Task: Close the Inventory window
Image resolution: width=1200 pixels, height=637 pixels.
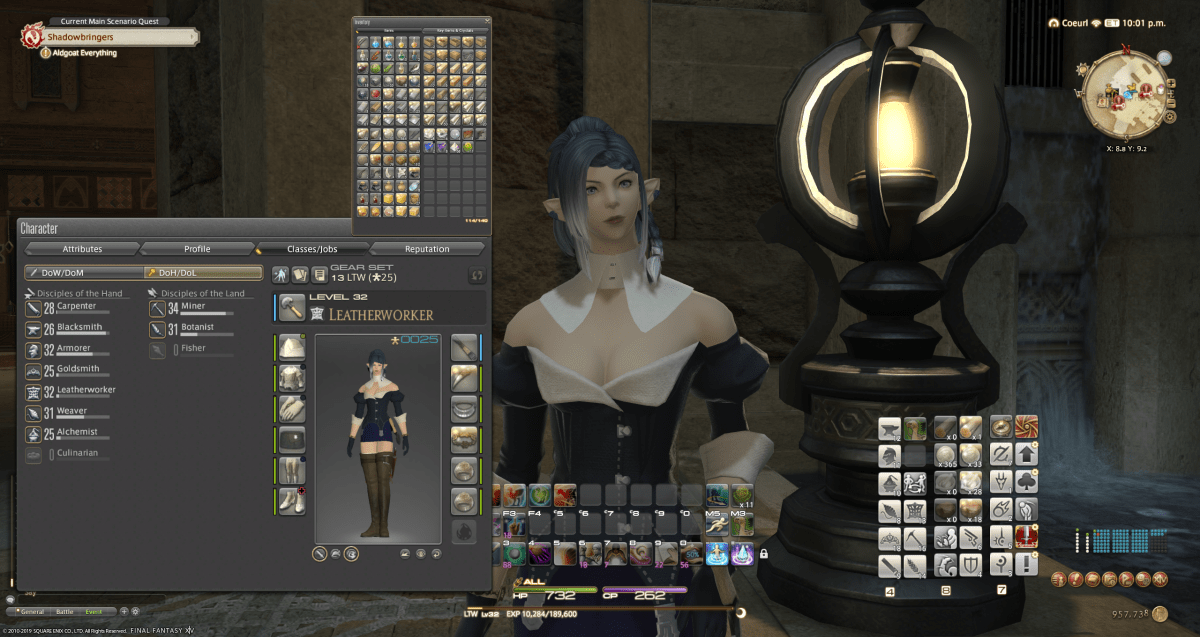Action: click(487, 20)
